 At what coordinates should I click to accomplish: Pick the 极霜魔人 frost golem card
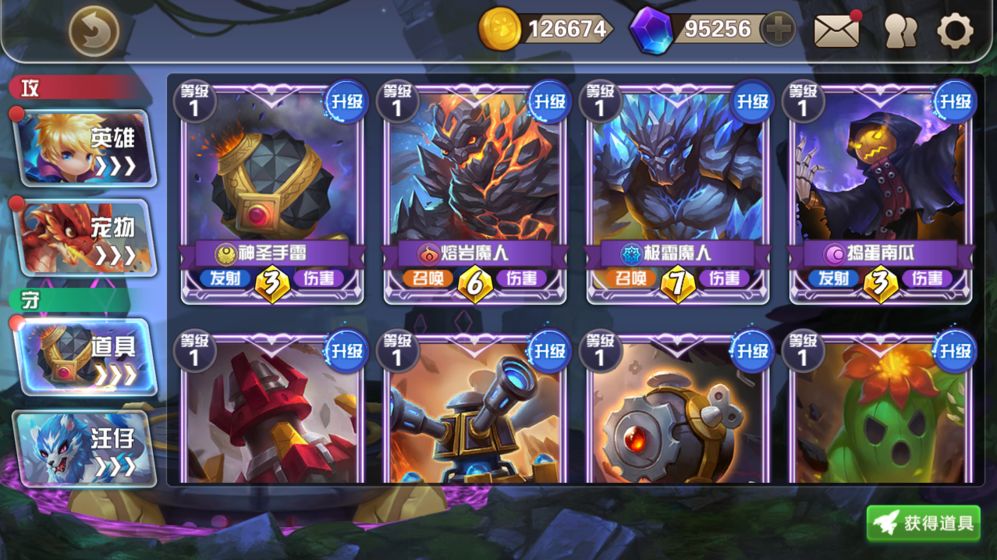coord(677,180)
